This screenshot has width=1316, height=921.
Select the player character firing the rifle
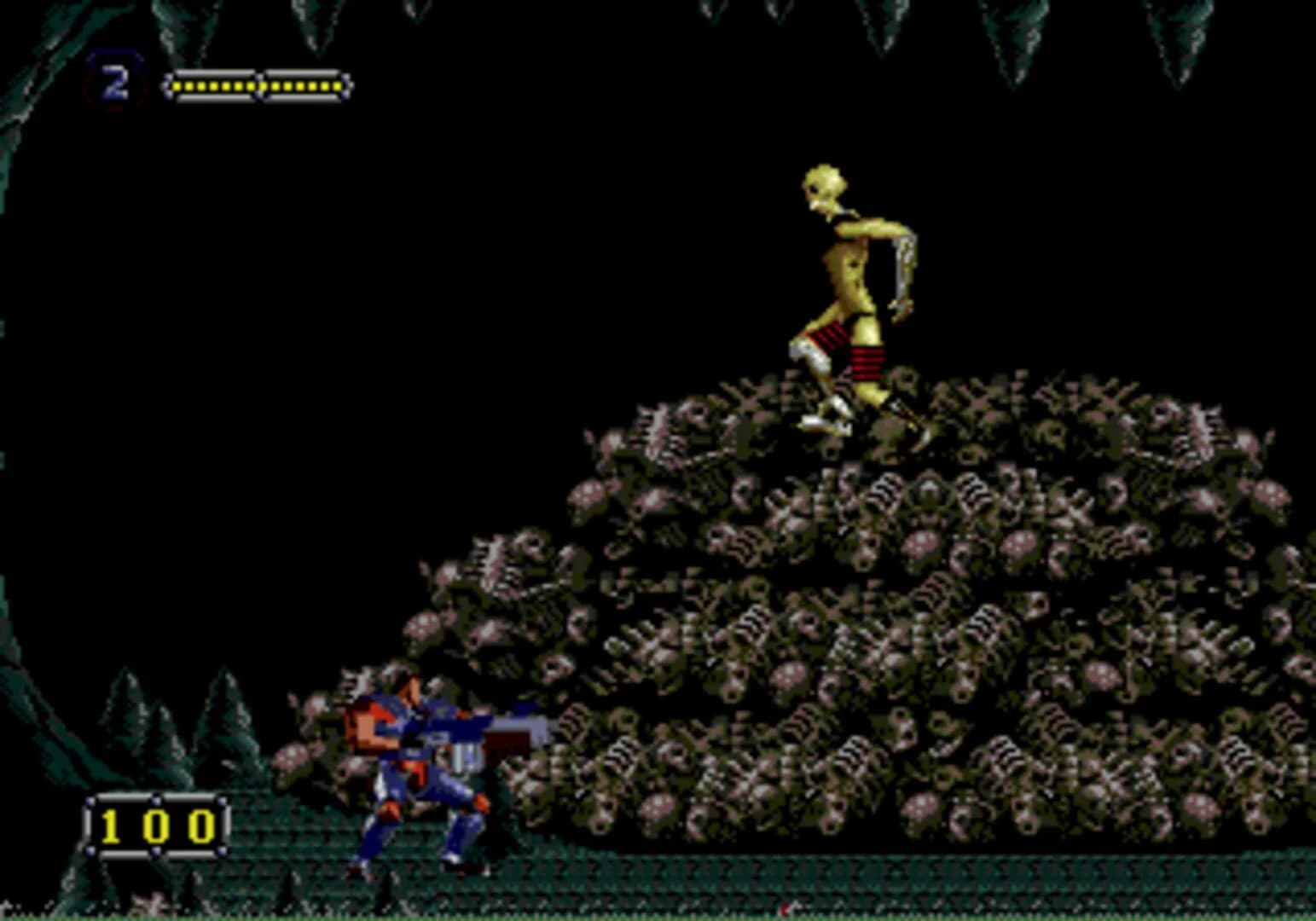pos(418,767)
